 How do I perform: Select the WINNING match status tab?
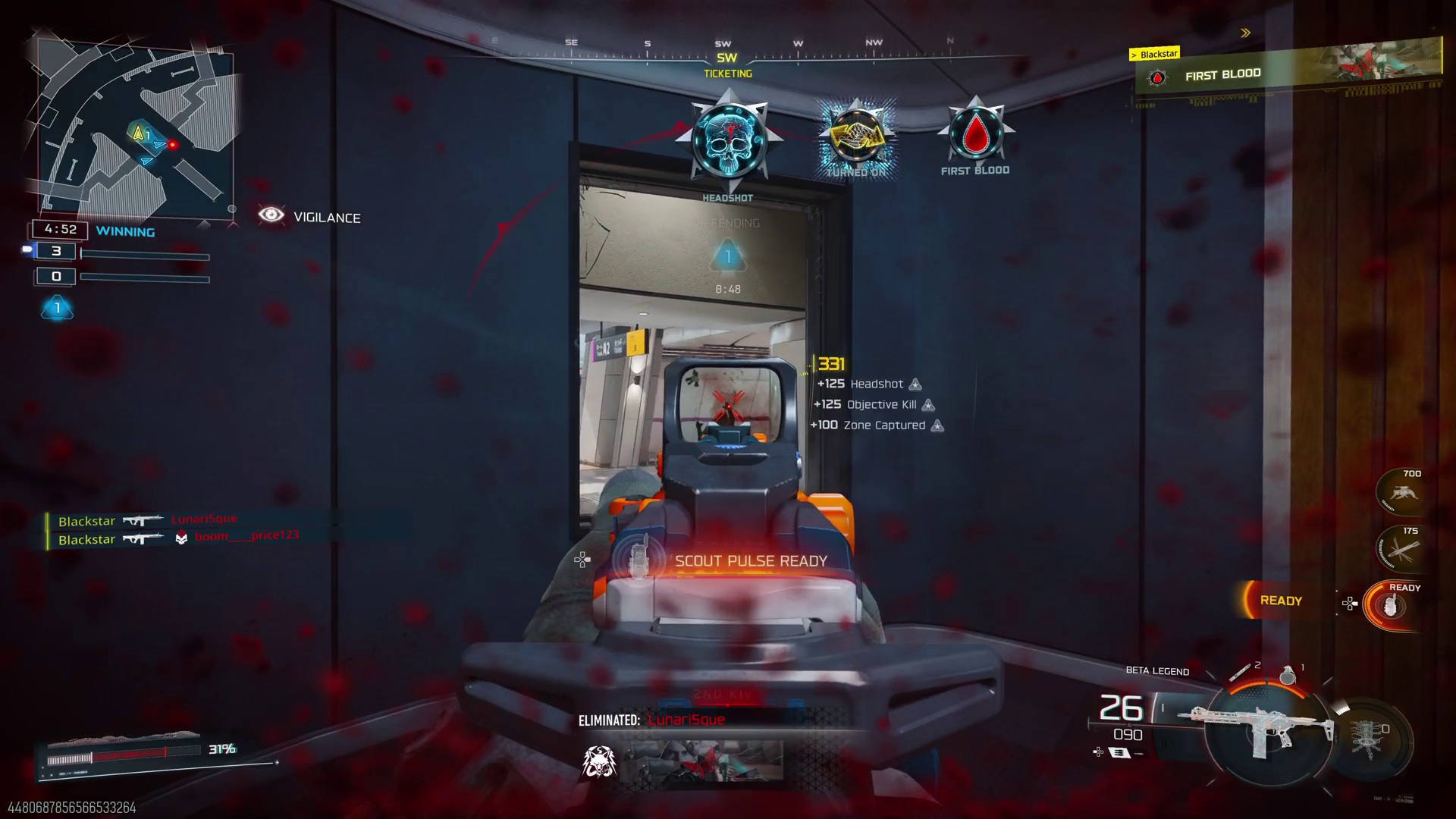[125, 231]
